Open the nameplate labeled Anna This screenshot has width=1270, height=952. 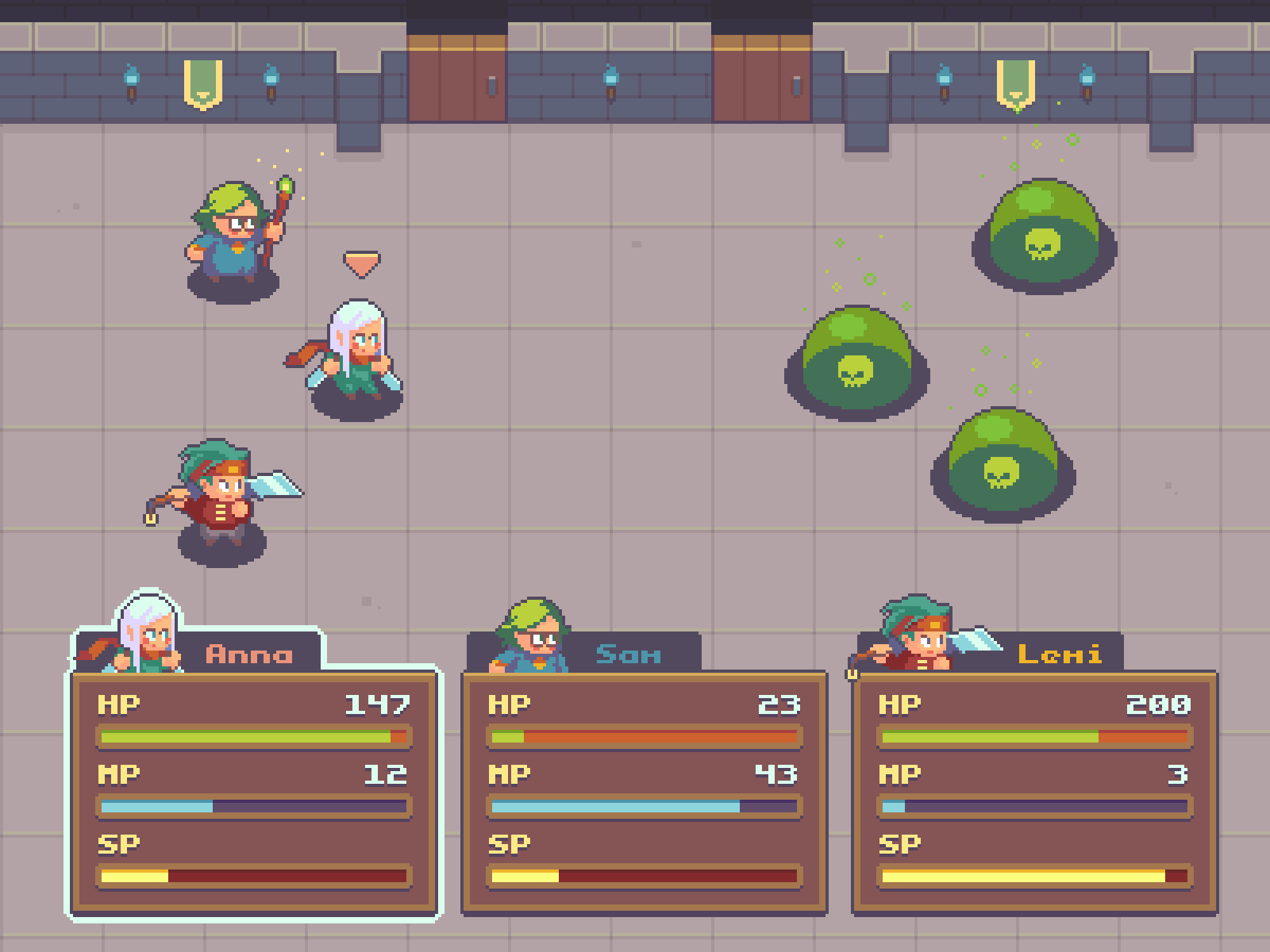pyautogui.click(x=250, y=653)
